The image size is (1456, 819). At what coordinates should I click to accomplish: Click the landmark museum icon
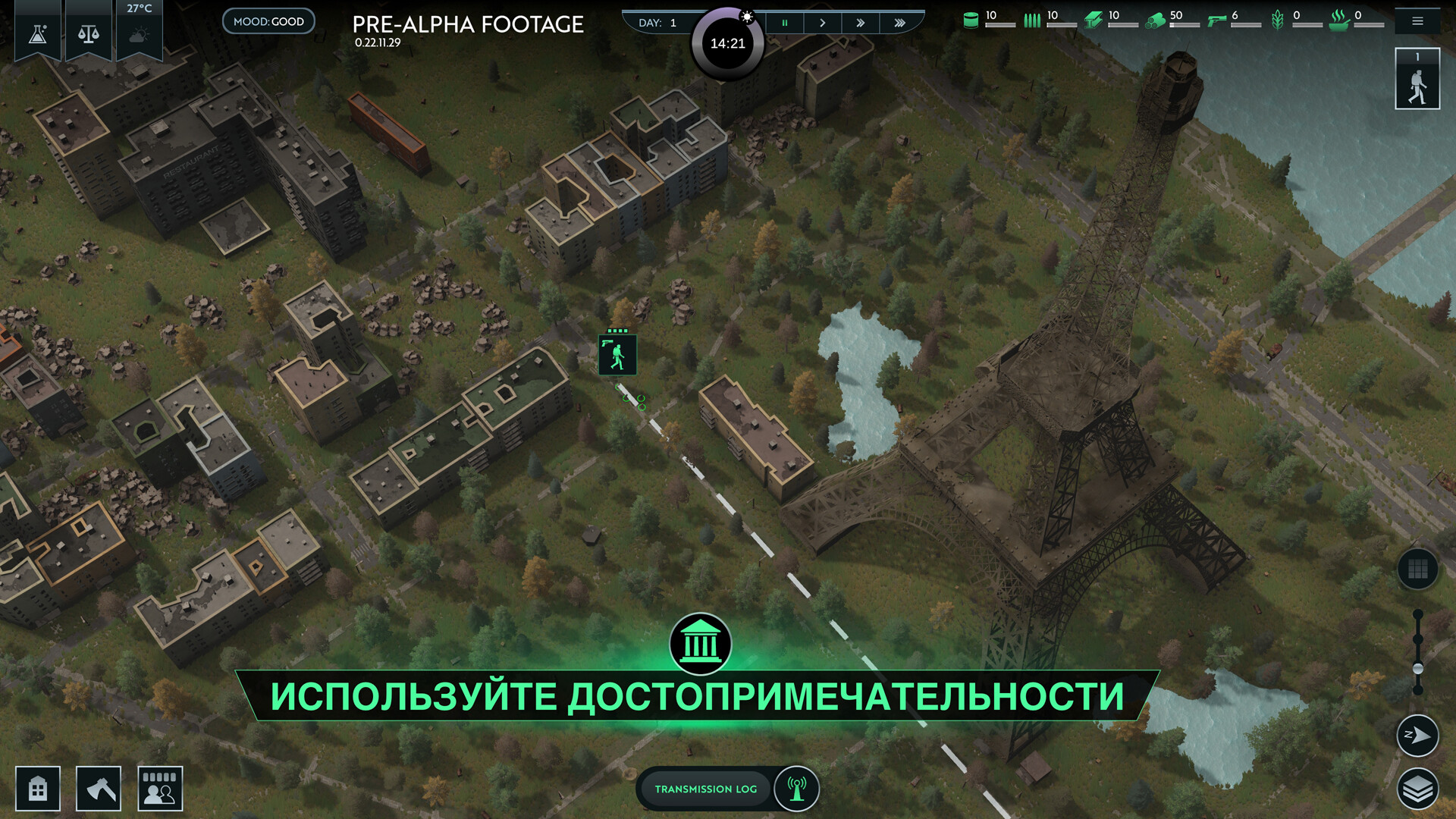[700, 645]
